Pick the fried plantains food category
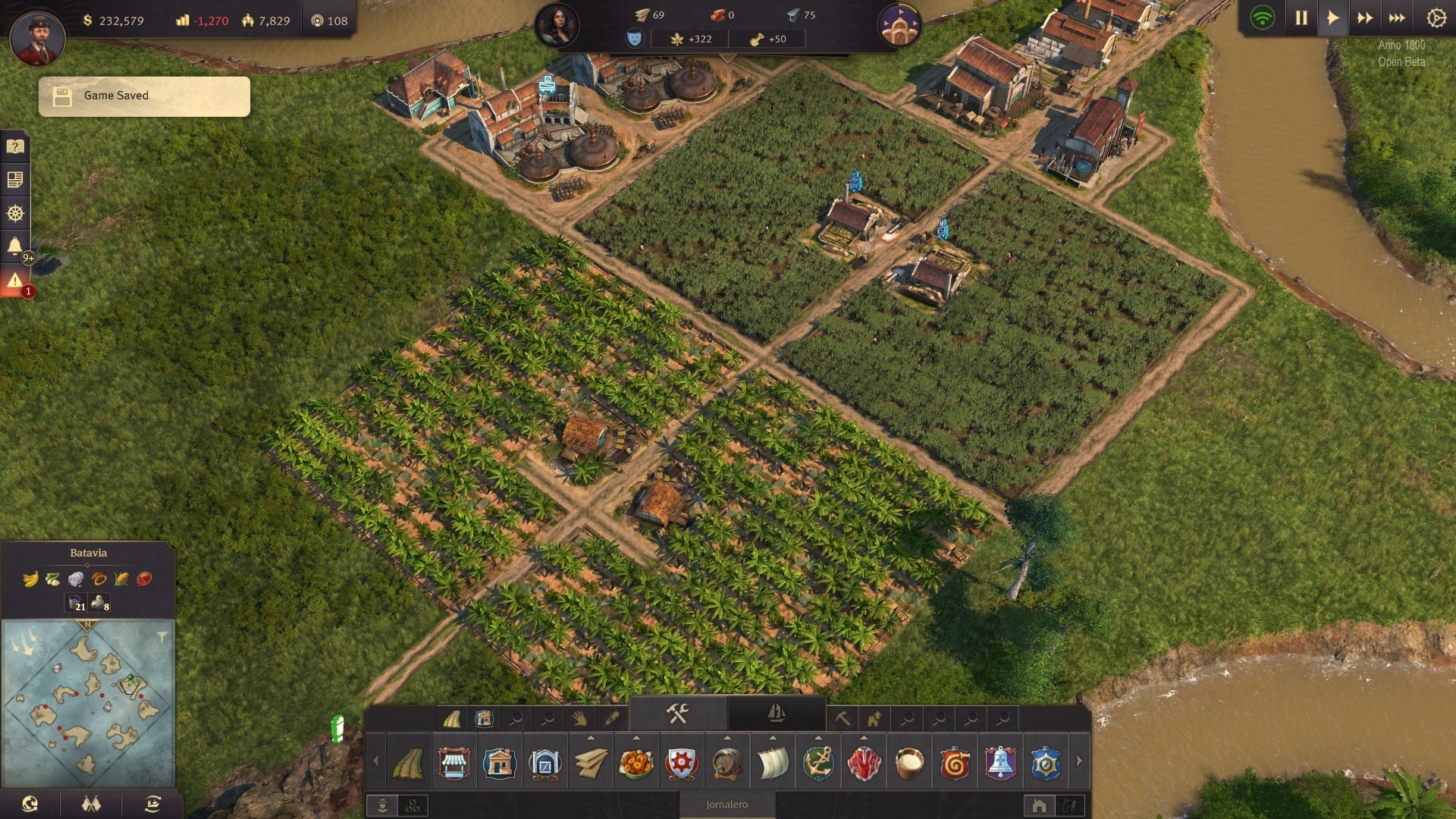The image size is (1456, 819). [636, 763]
